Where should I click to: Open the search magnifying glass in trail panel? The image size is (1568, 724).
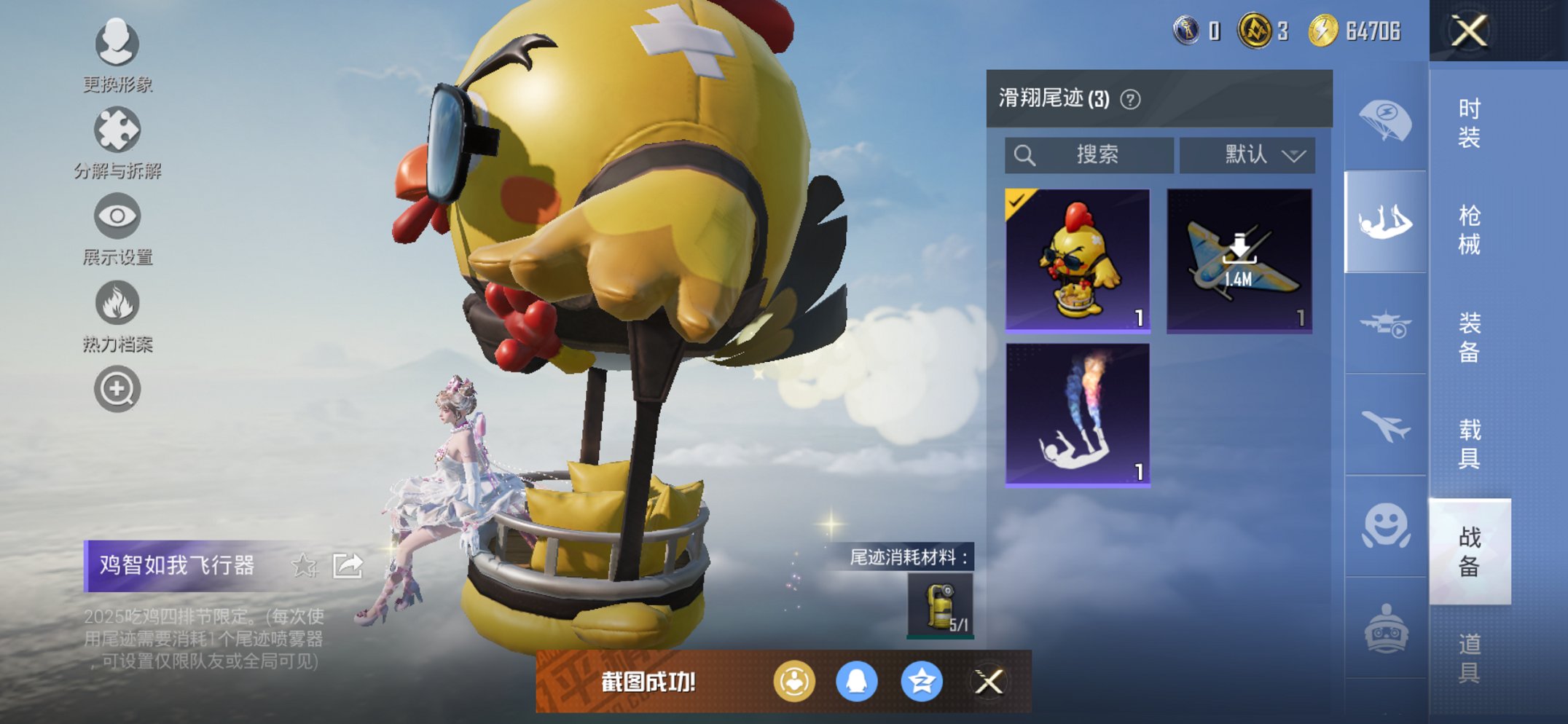click(x=1026, y=154)
